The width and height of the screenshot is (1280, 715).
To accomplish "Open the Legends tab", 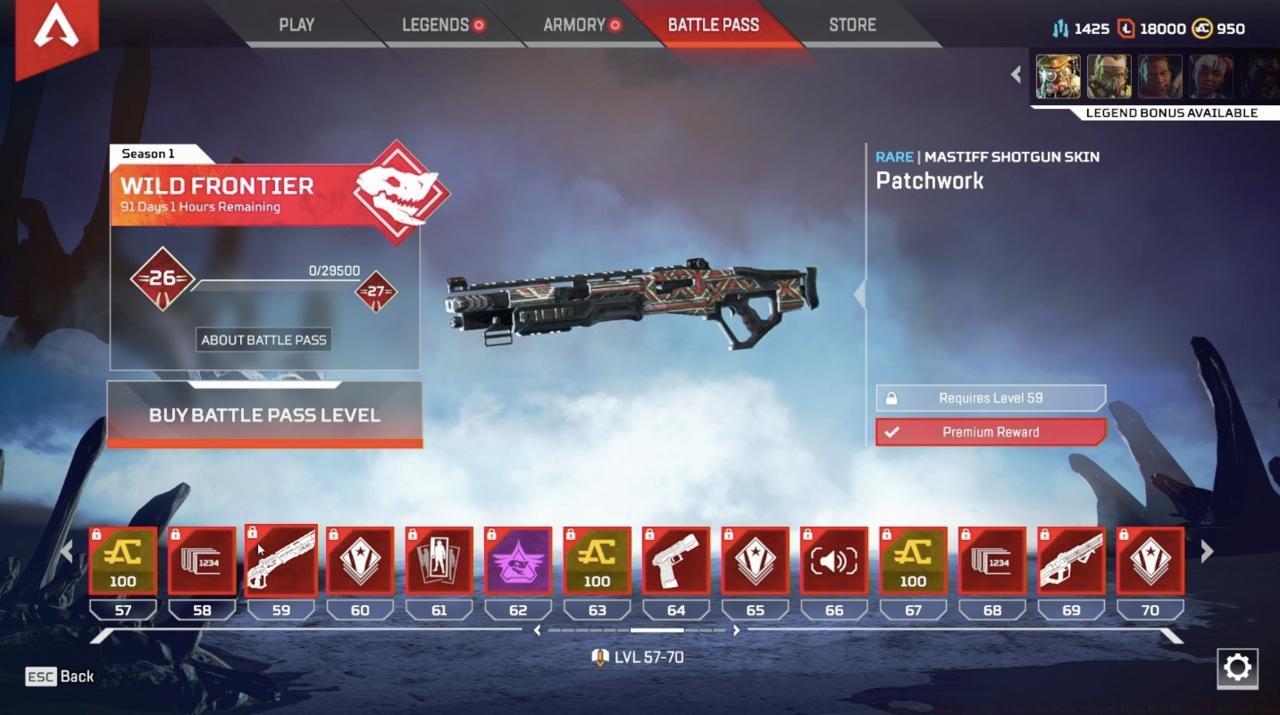I will [x=436, y=25].
